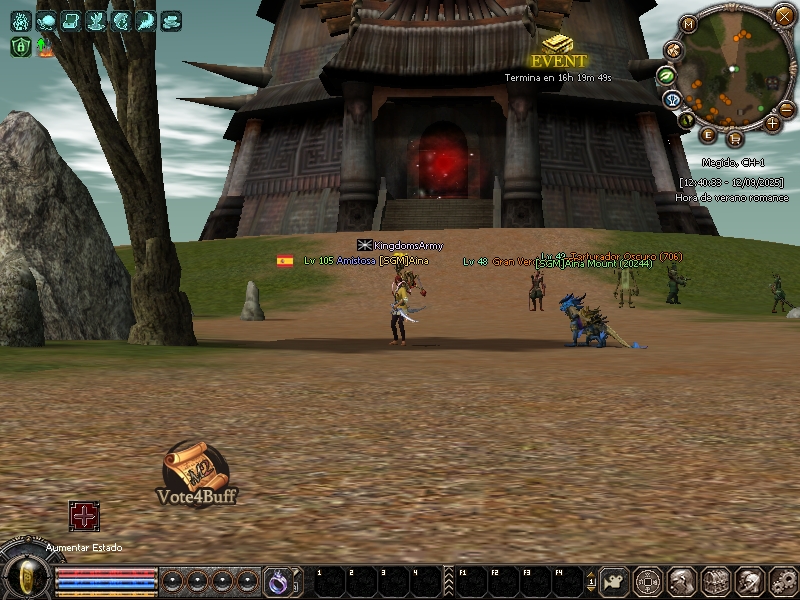
Task: Click the crescent moon buff icon
Action: [146, 20]
